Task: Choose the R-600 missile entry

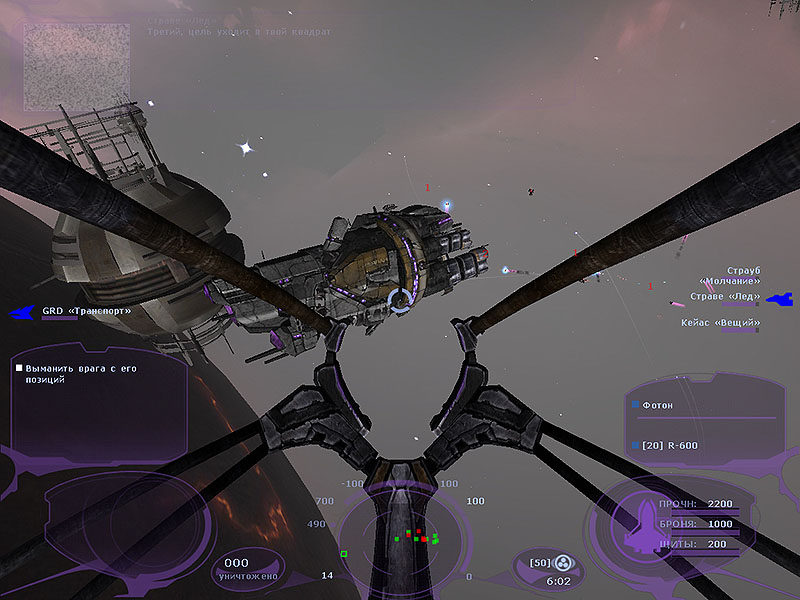Action: pyautogui.click(x=664, y=444)
